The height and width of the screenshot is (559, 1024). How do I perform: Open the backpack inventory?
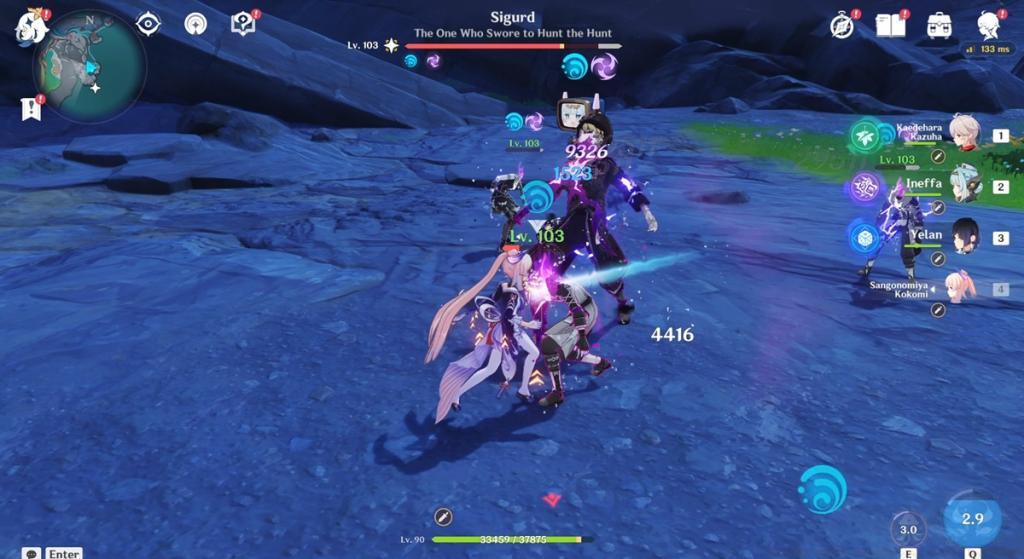click(x=939, y=26)
